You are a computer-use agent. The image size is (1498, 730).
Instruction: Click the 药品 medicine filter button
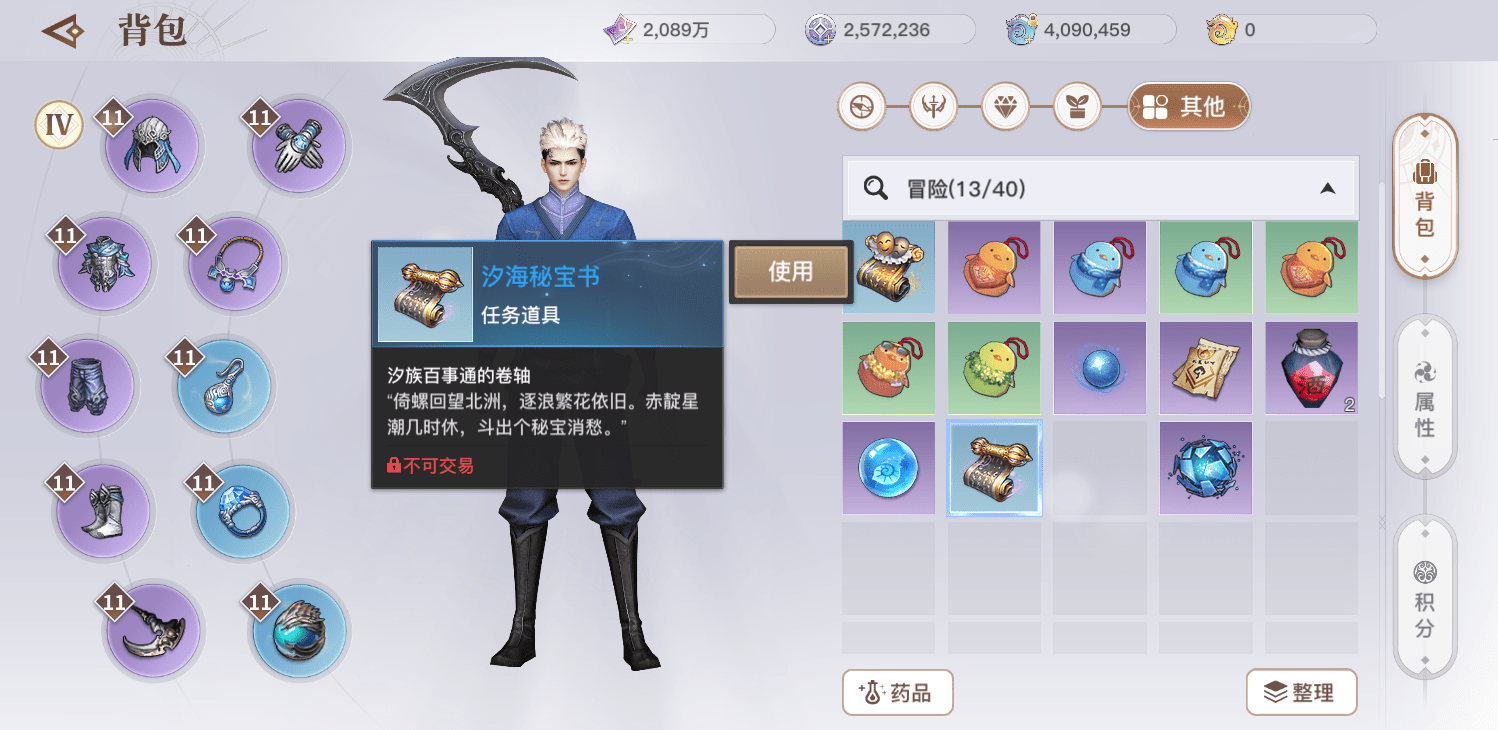pos(897,692)
